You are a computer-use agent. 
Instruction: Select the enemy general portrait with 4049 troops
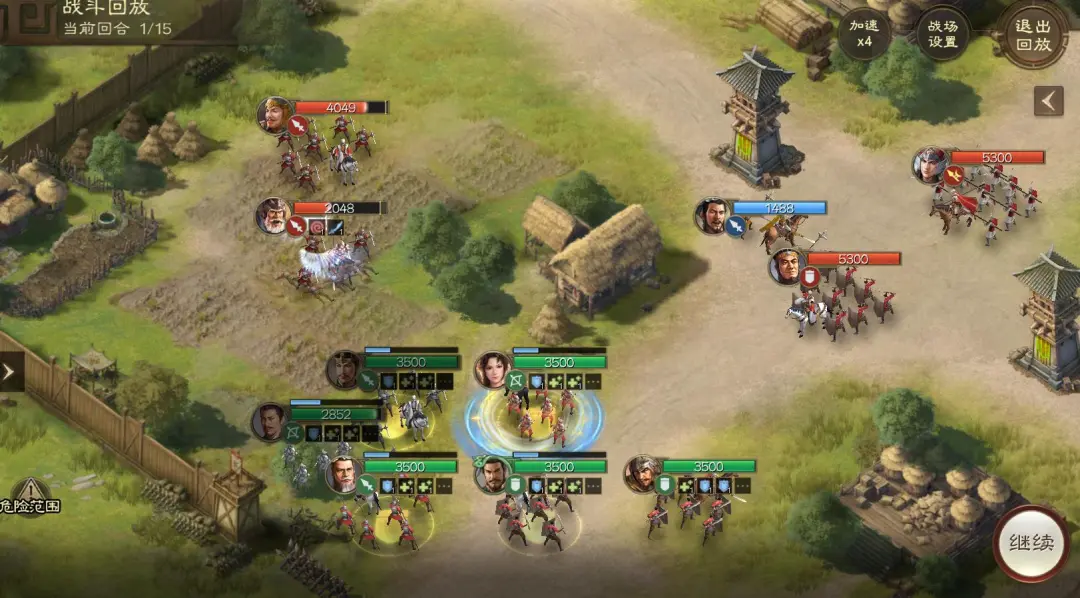(x=274, y=115)
